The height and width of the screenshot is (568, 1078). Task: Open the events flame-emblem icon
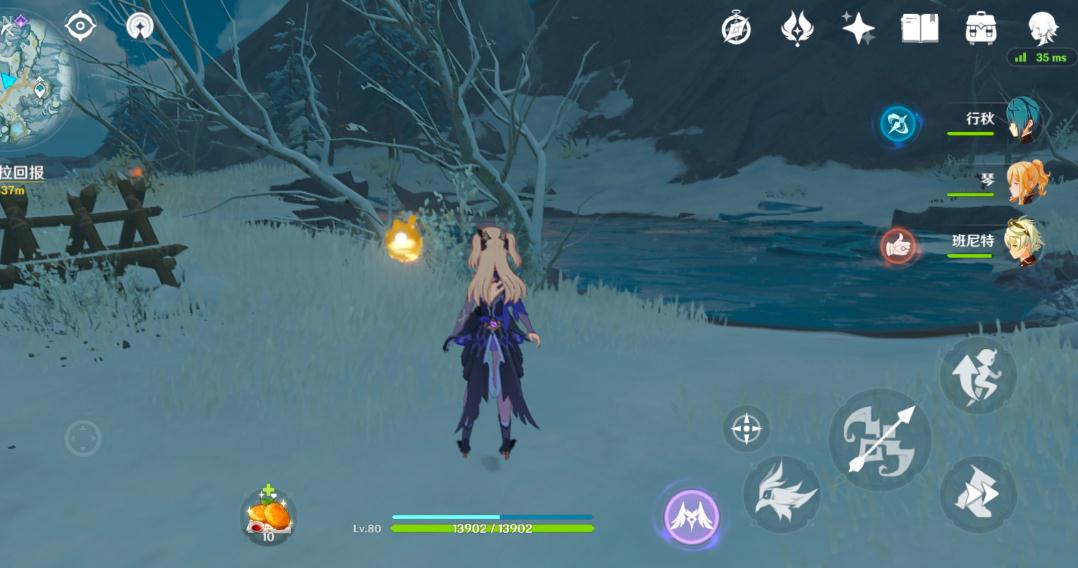tap(797, 28)
